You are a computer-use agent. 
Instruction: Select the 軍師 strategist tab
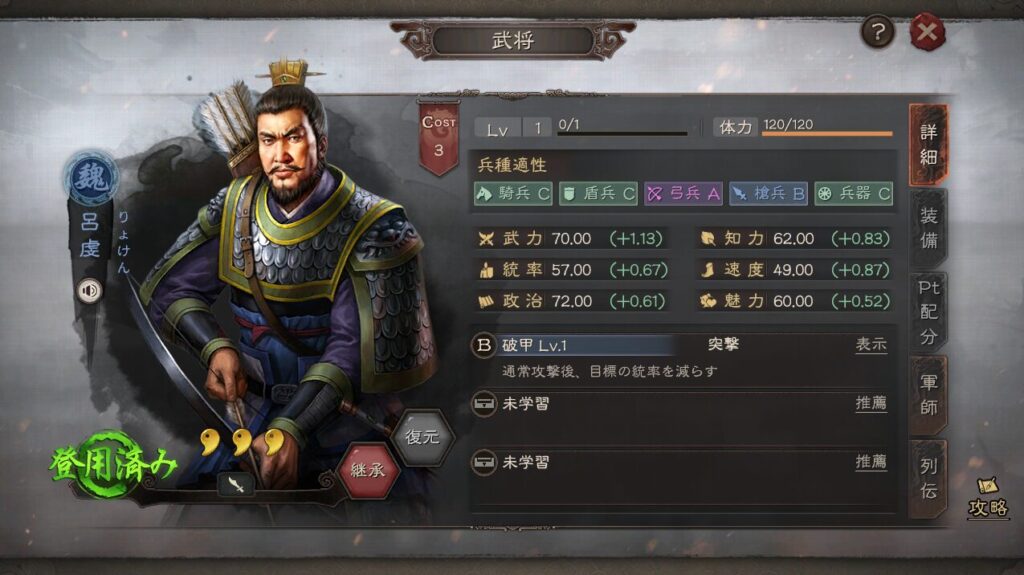click(928, 392)
